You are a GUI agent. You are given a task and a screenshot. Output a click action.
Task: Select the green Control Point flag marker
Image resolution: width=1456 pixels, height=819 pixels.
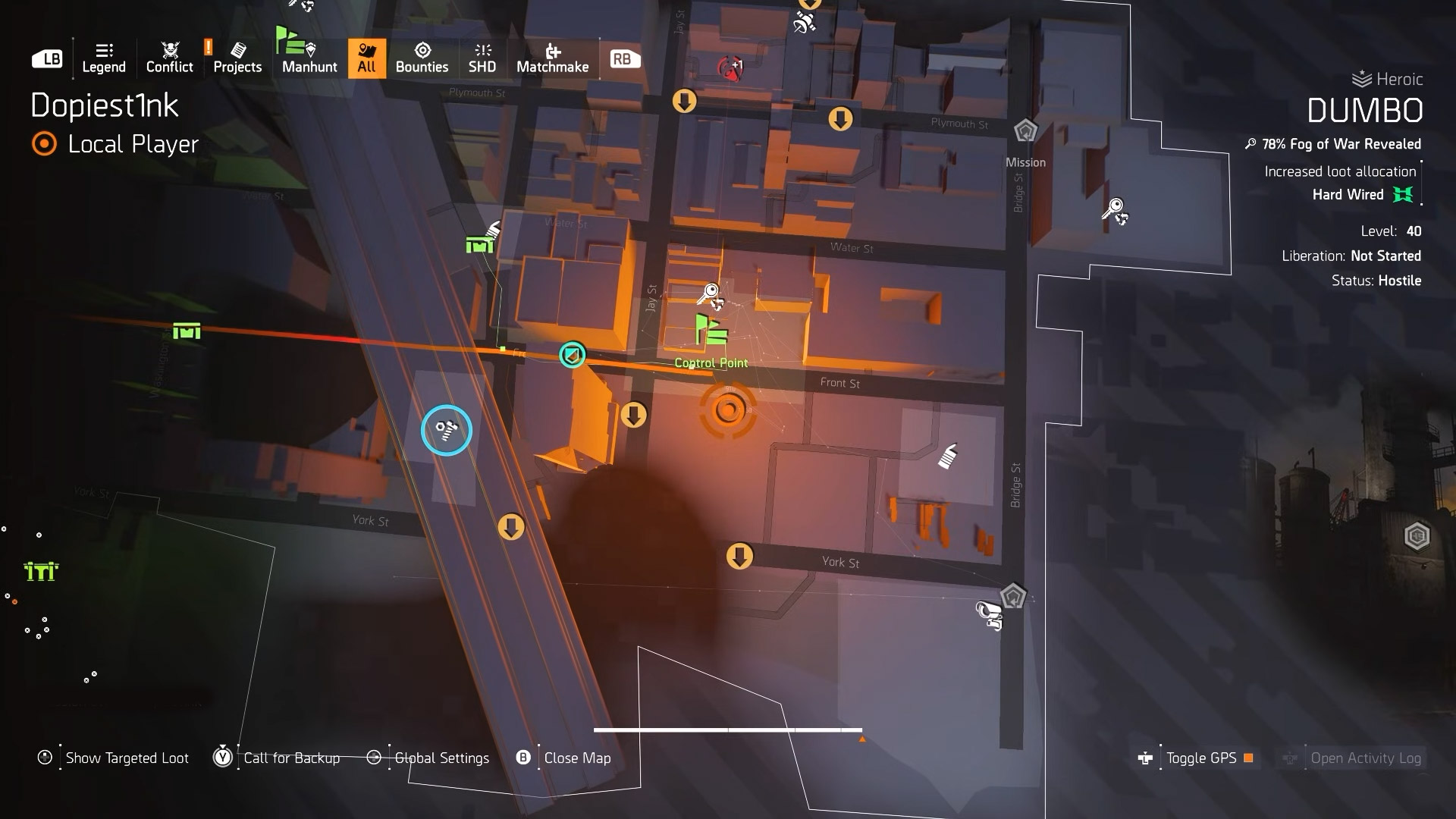click(x=711, y=331)
